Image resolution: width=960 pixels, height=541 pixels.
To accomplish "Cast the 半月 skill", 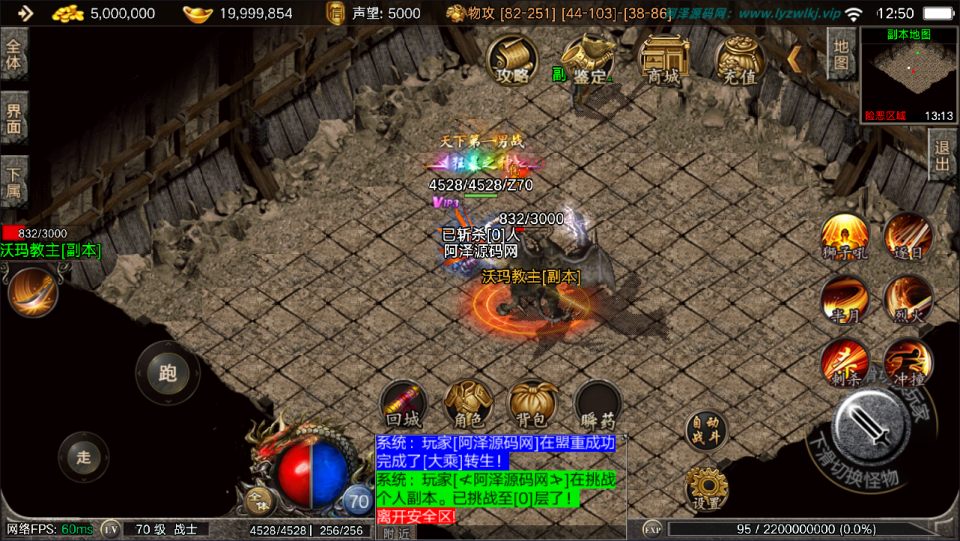I will coord(844,299).
